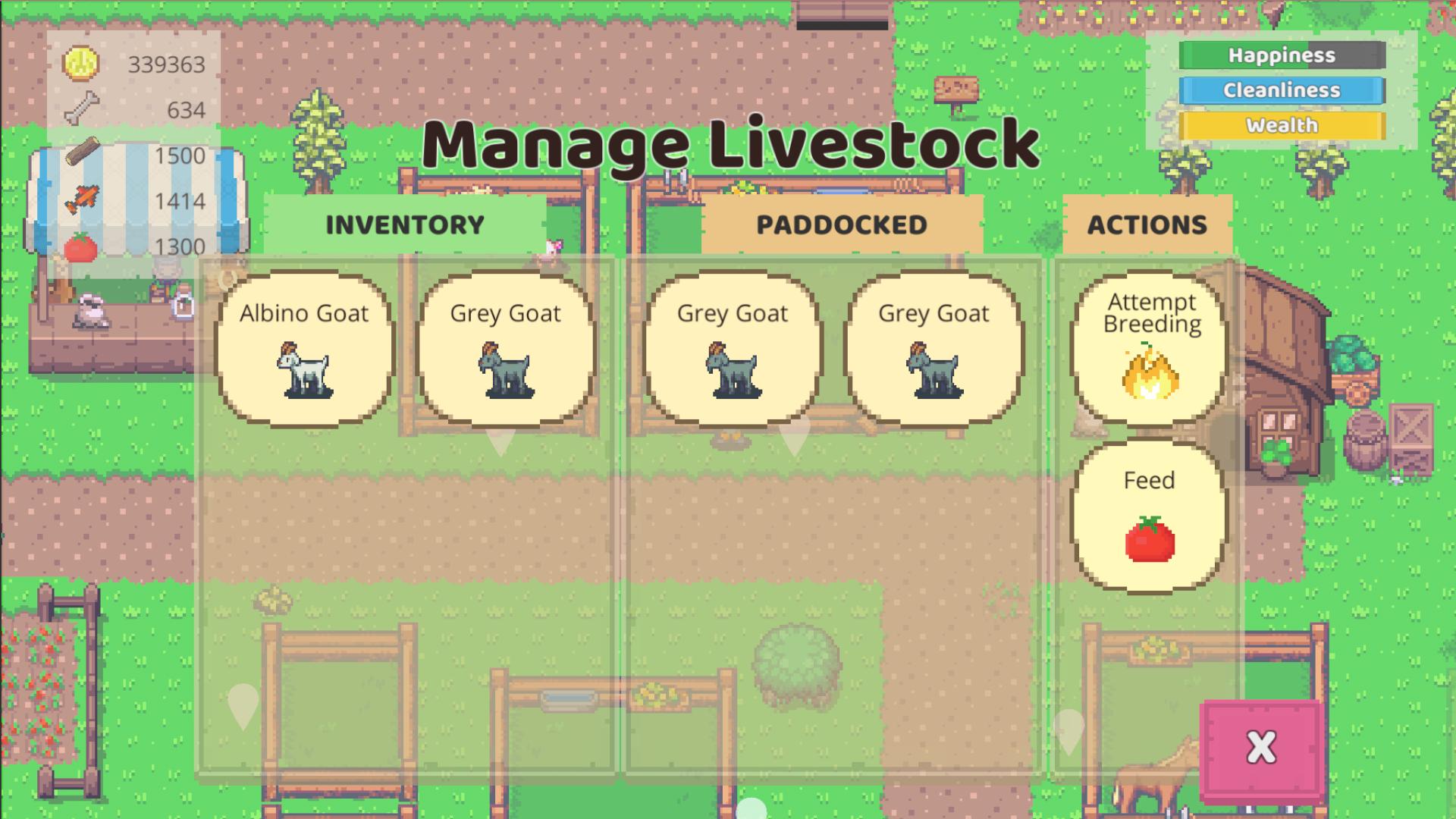The image size is (1456, 819).
Task: Close the Manage Livestock menu
Action: [1261, 748]
